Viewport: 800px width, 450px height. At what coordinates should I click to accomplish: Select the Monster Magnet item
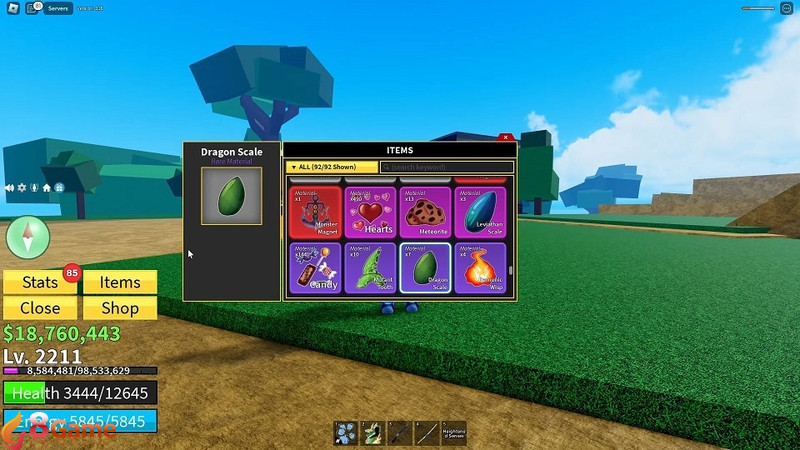(x=315, y=211)
